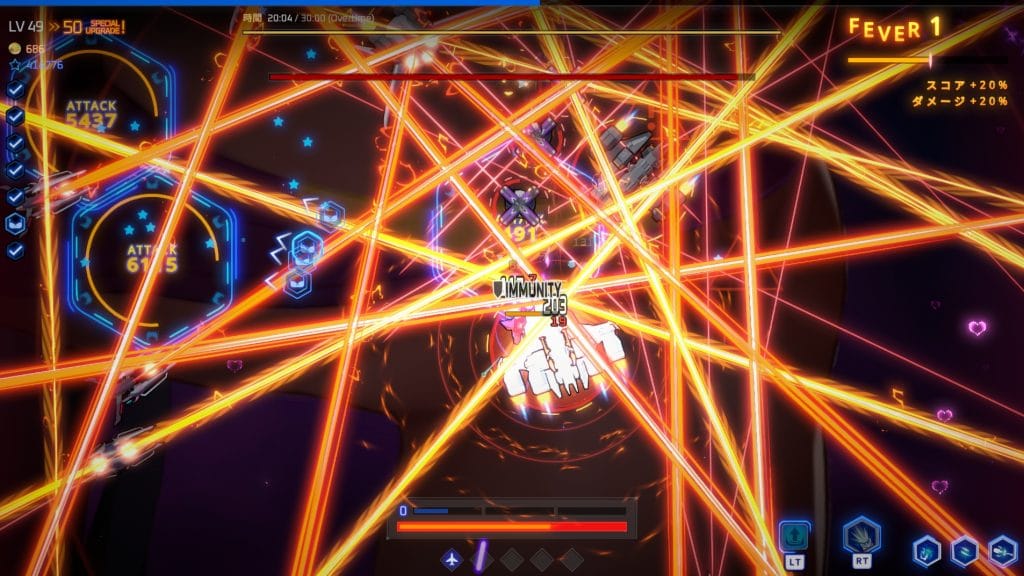1024x576 pixels.
Task: Choose the airplane weapon slot
Action: [453, 558]
